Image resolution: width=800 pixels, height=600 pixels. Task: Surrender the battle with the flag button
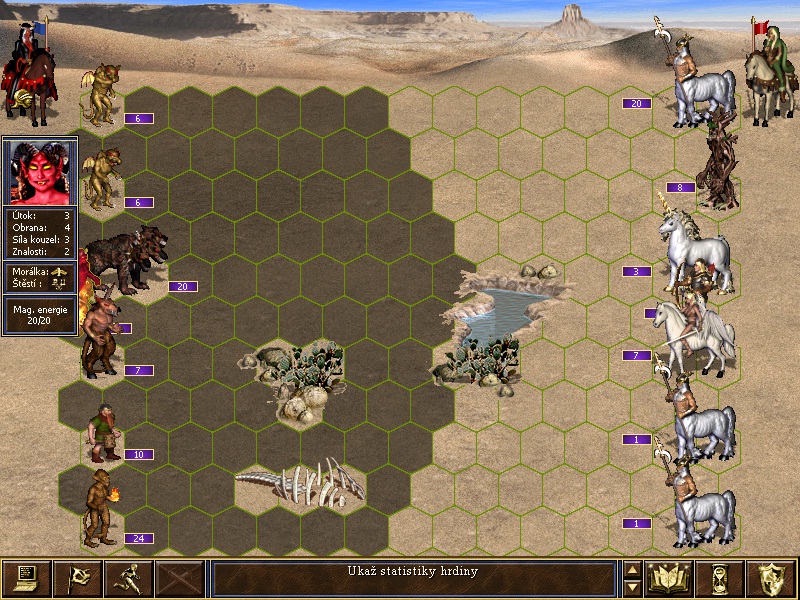pos(77,578)
